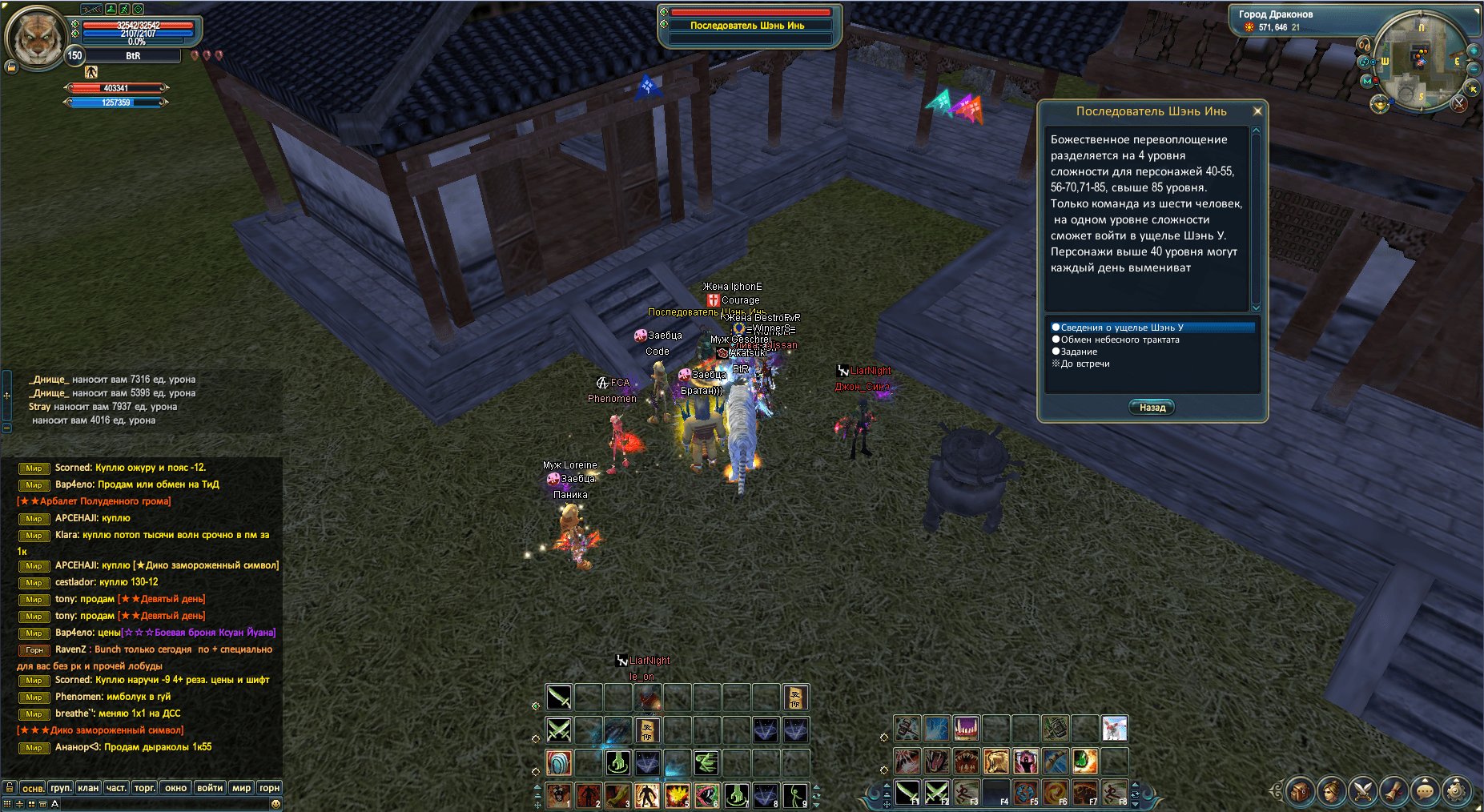
Task: Select 'Сведения о ущелье Шэнь У' option
Action: click(1121, 328)
